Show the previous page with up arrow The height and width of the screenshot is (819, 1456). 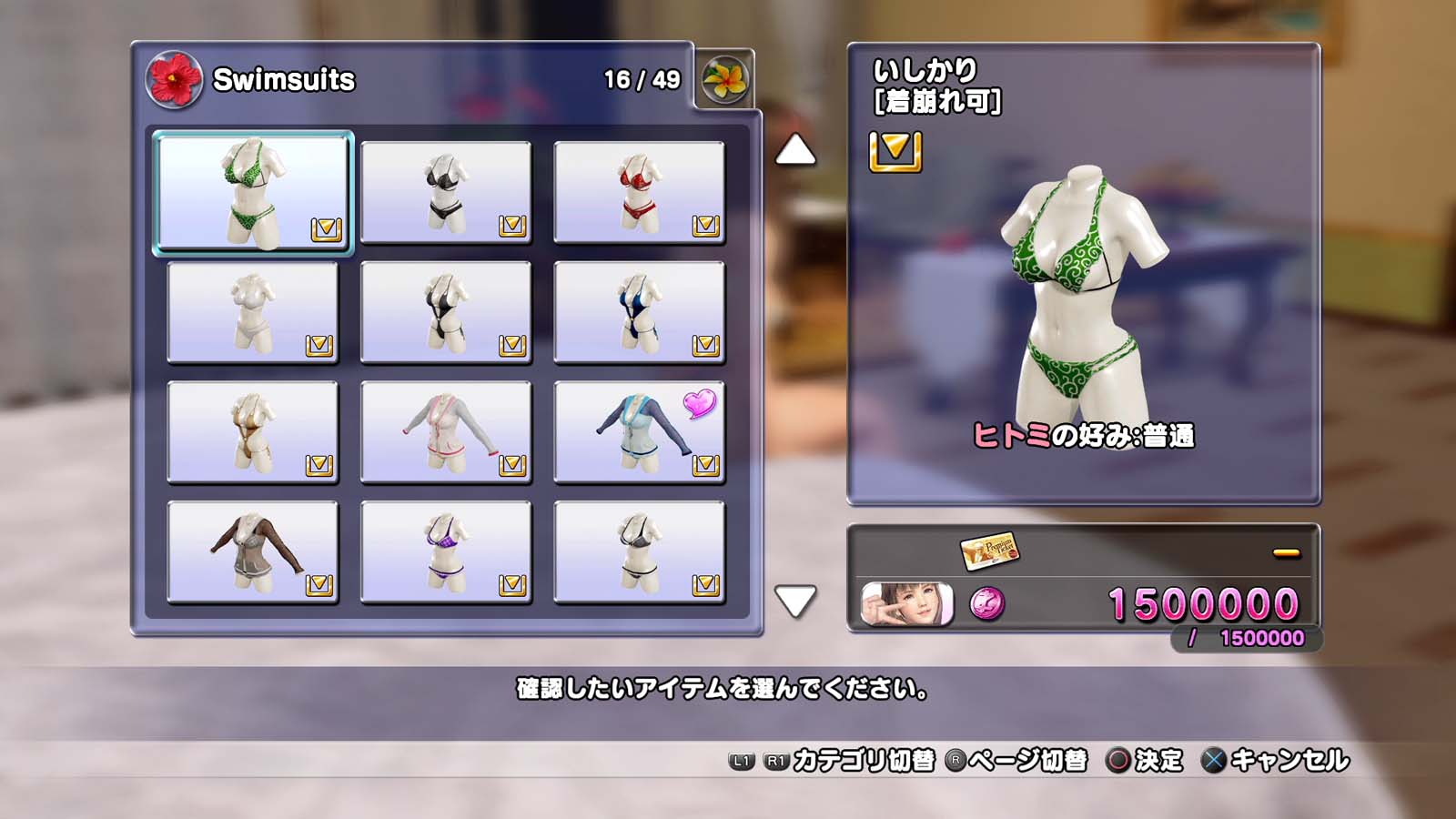[794, 150]
